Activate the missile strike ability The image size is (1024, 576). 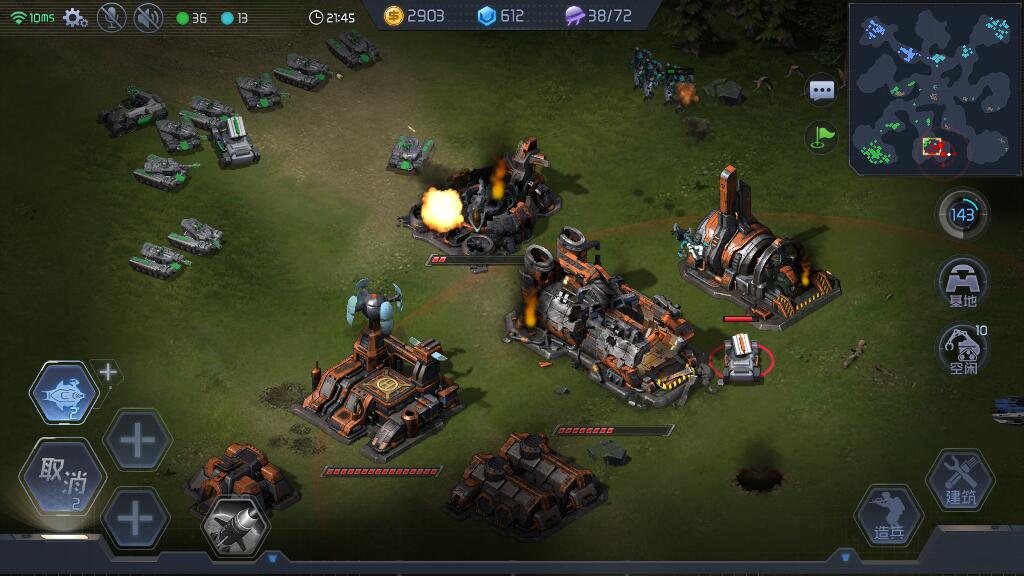coord(236,525)
